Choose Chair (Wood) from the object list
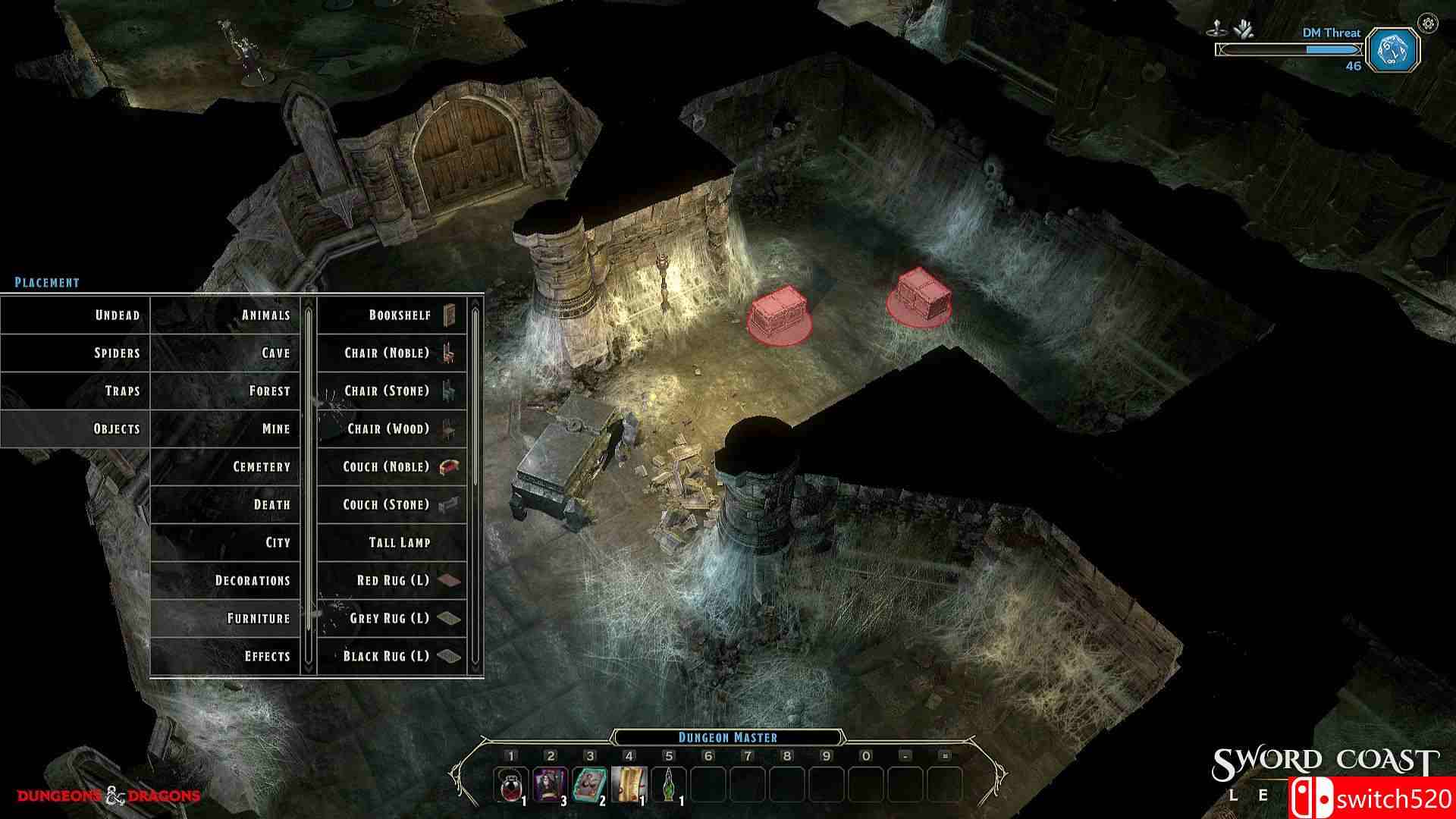Screen dimensions: 1456x819 391,428
